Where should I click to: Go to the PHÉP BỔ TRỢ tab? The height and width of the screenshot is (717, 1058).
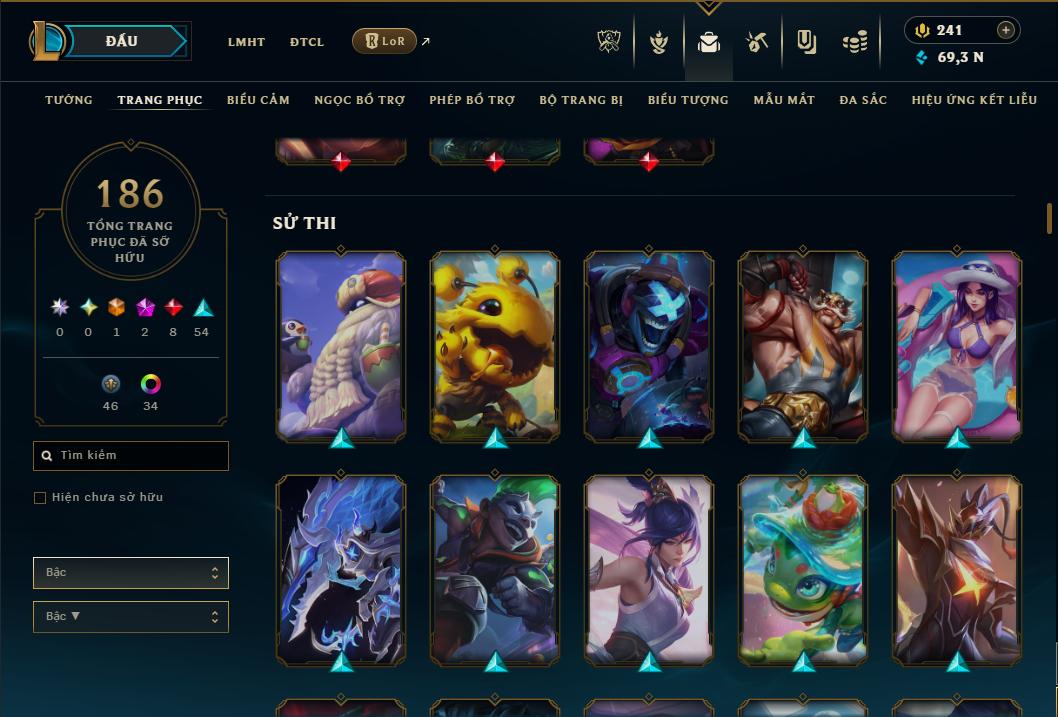472,100
